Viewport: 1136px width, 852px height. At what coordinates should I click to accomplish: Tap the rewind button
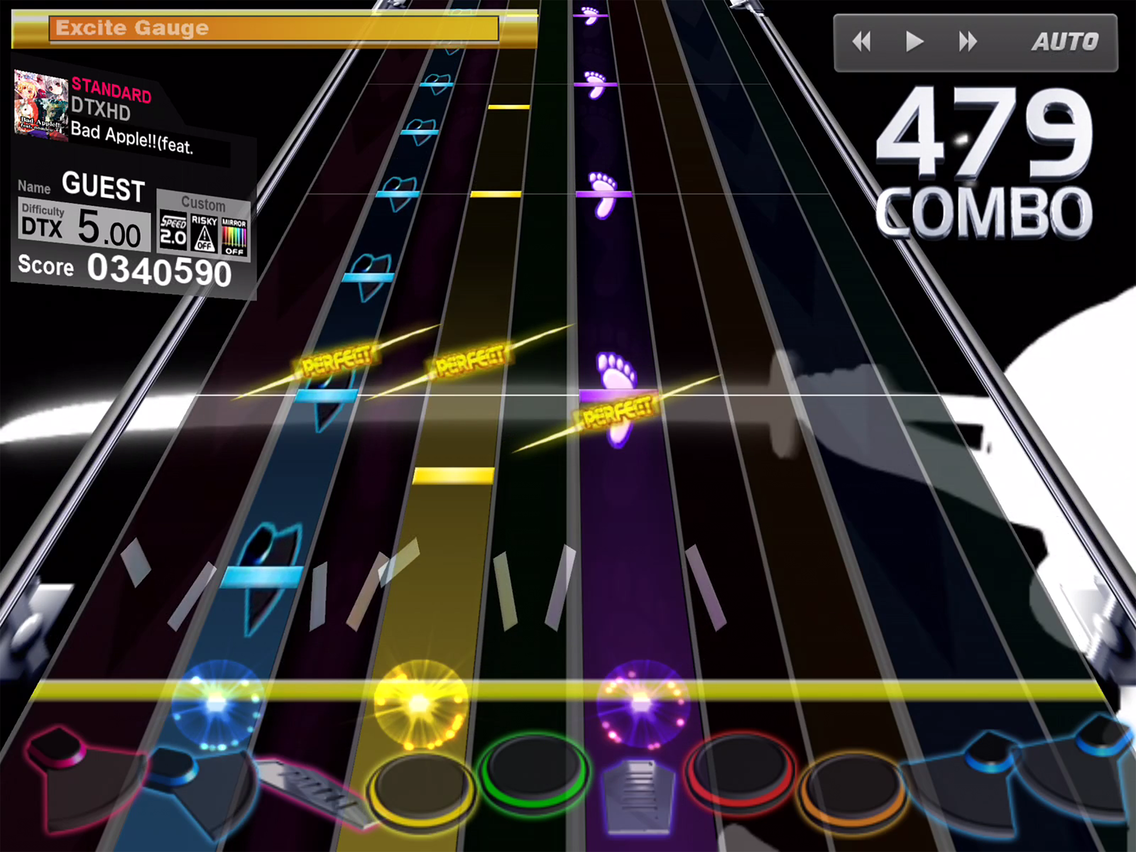point(861,42)
